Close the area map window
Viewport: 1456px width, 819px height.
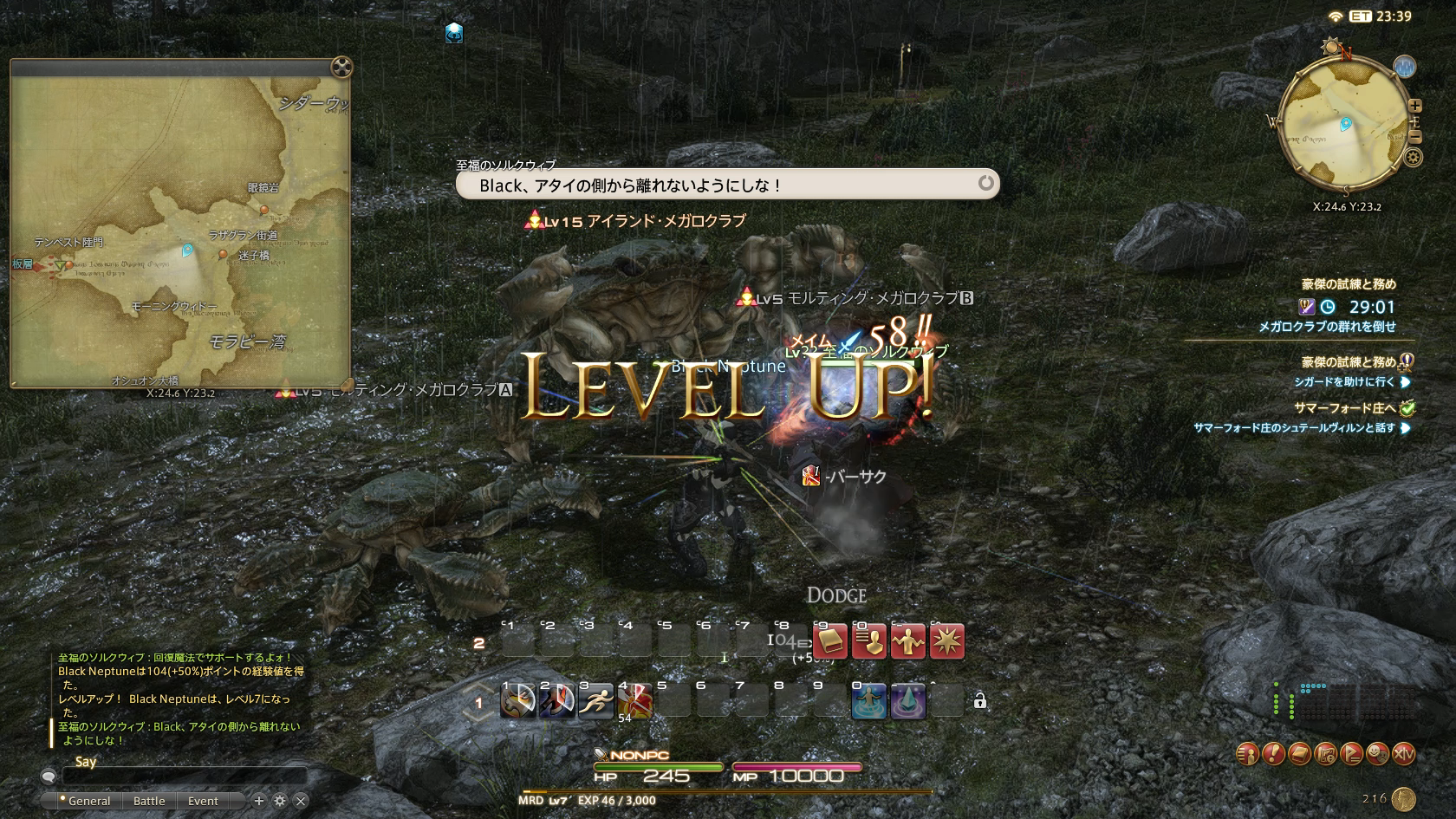[341, 68]
